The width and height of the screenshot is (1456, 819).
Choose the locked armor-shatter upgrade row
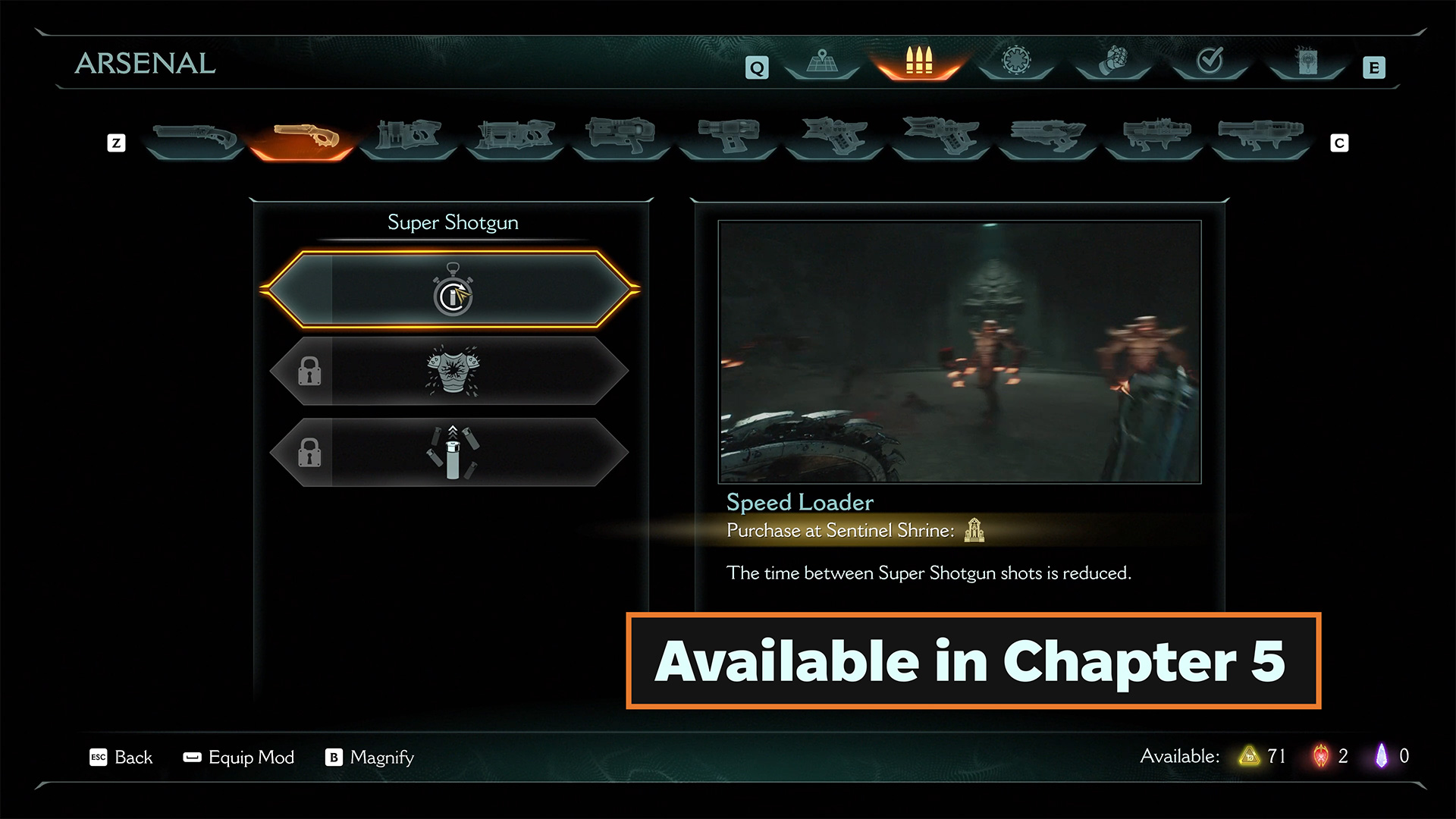point(453,372)
